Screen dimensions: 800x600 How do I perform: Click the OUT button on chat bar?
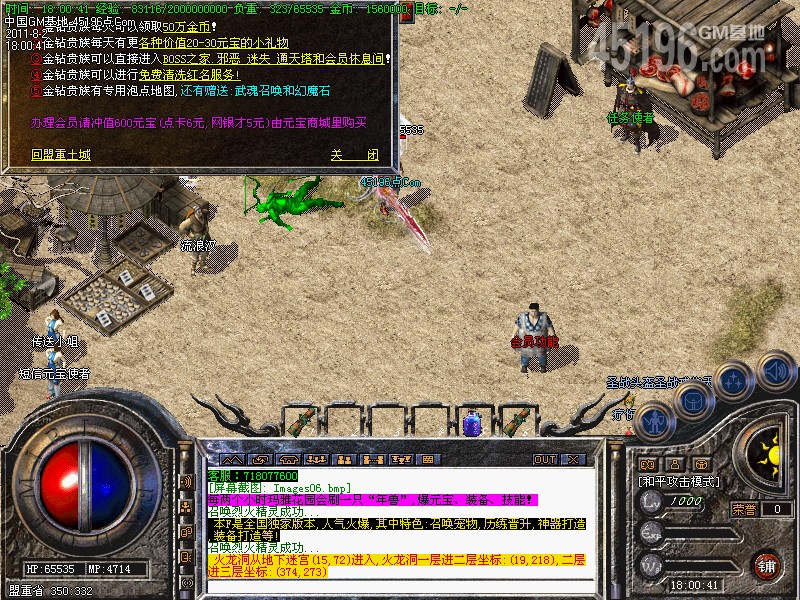(x=544, y=459)
